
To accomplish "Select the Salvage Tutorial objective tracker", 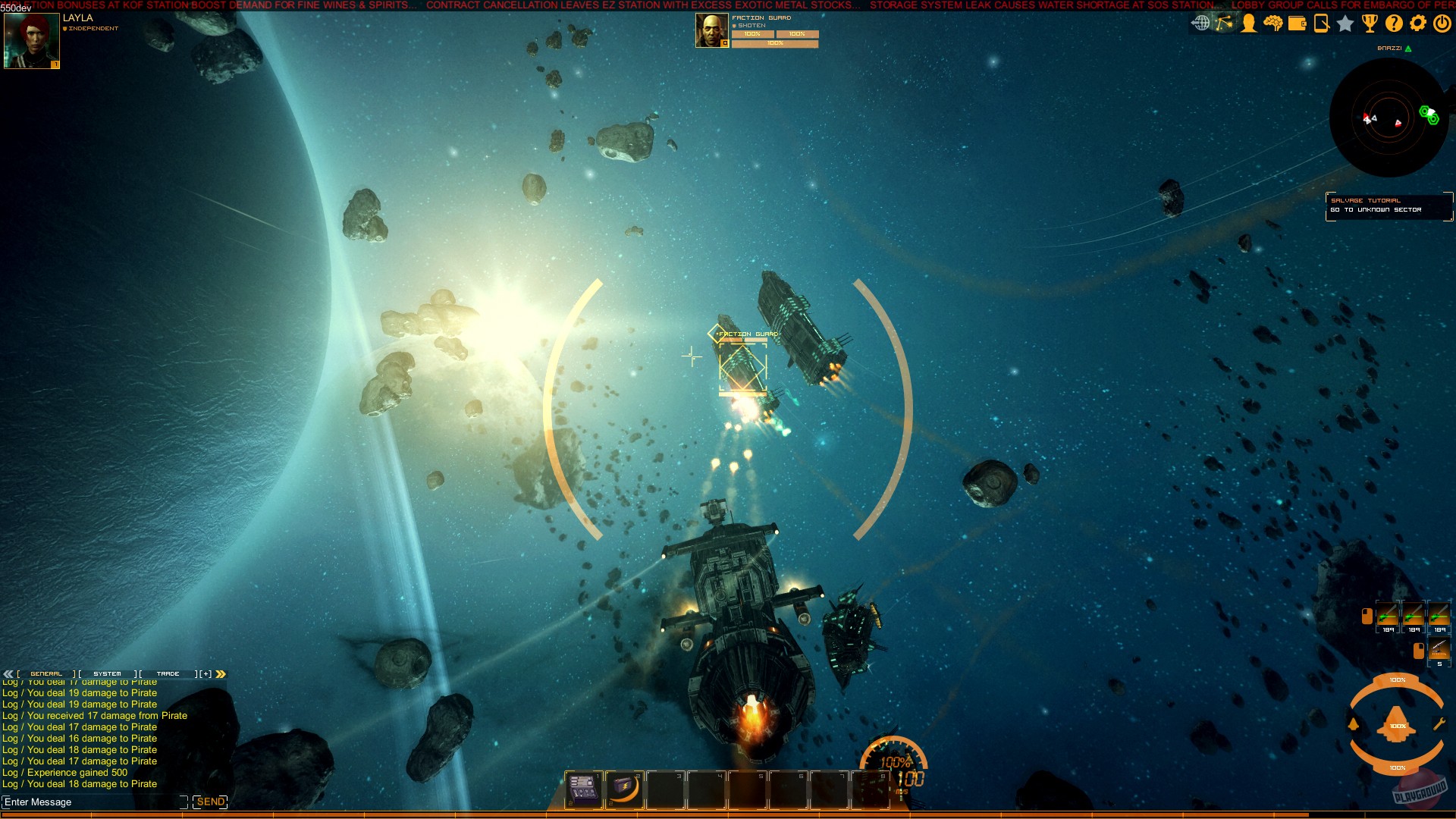I will (x=1389, y=206).
